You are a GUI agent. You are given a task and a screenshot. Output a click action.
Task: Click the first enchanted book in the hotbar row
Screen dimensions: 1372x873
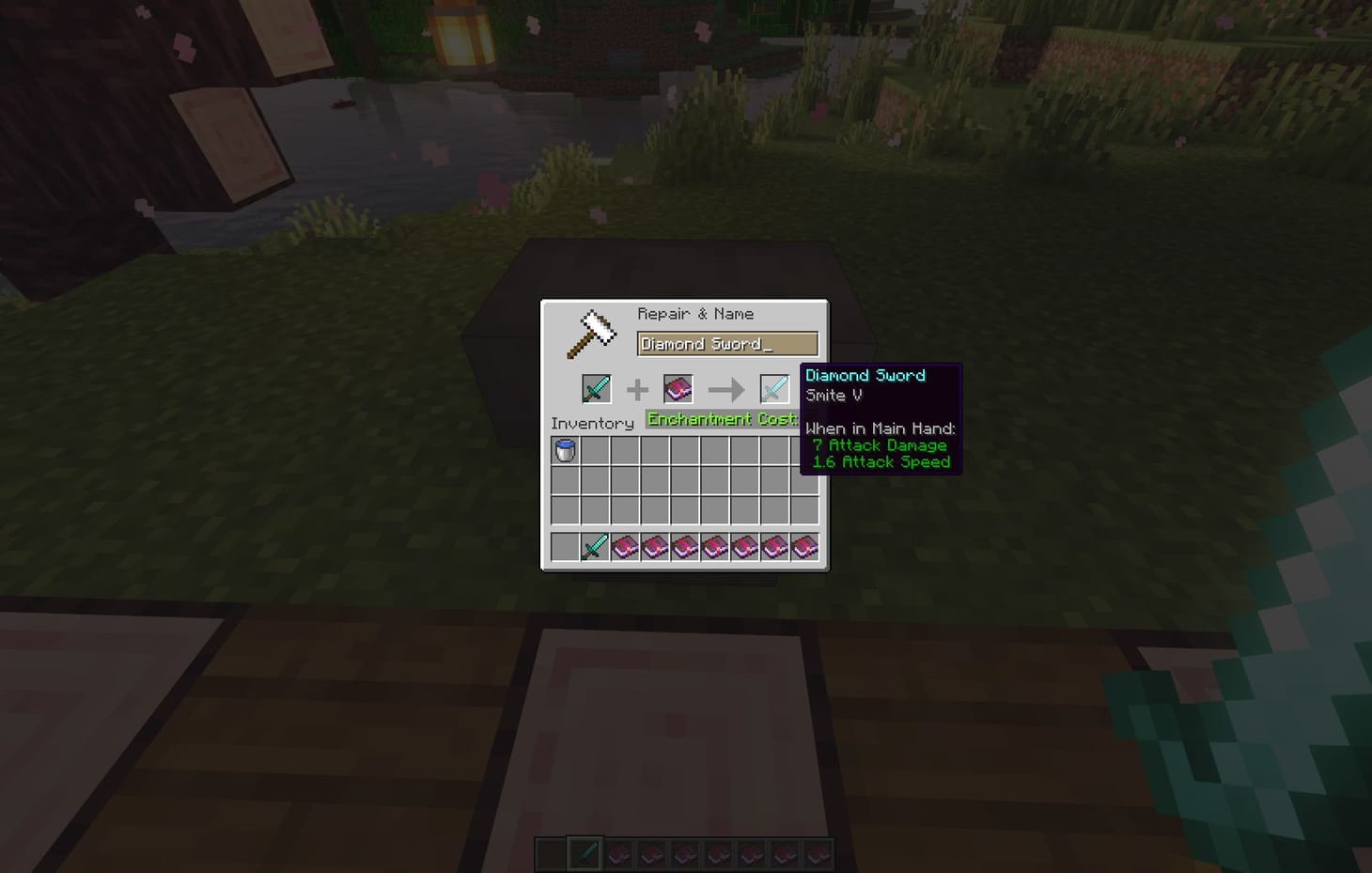pyautogui.click(x=623, y=546)
